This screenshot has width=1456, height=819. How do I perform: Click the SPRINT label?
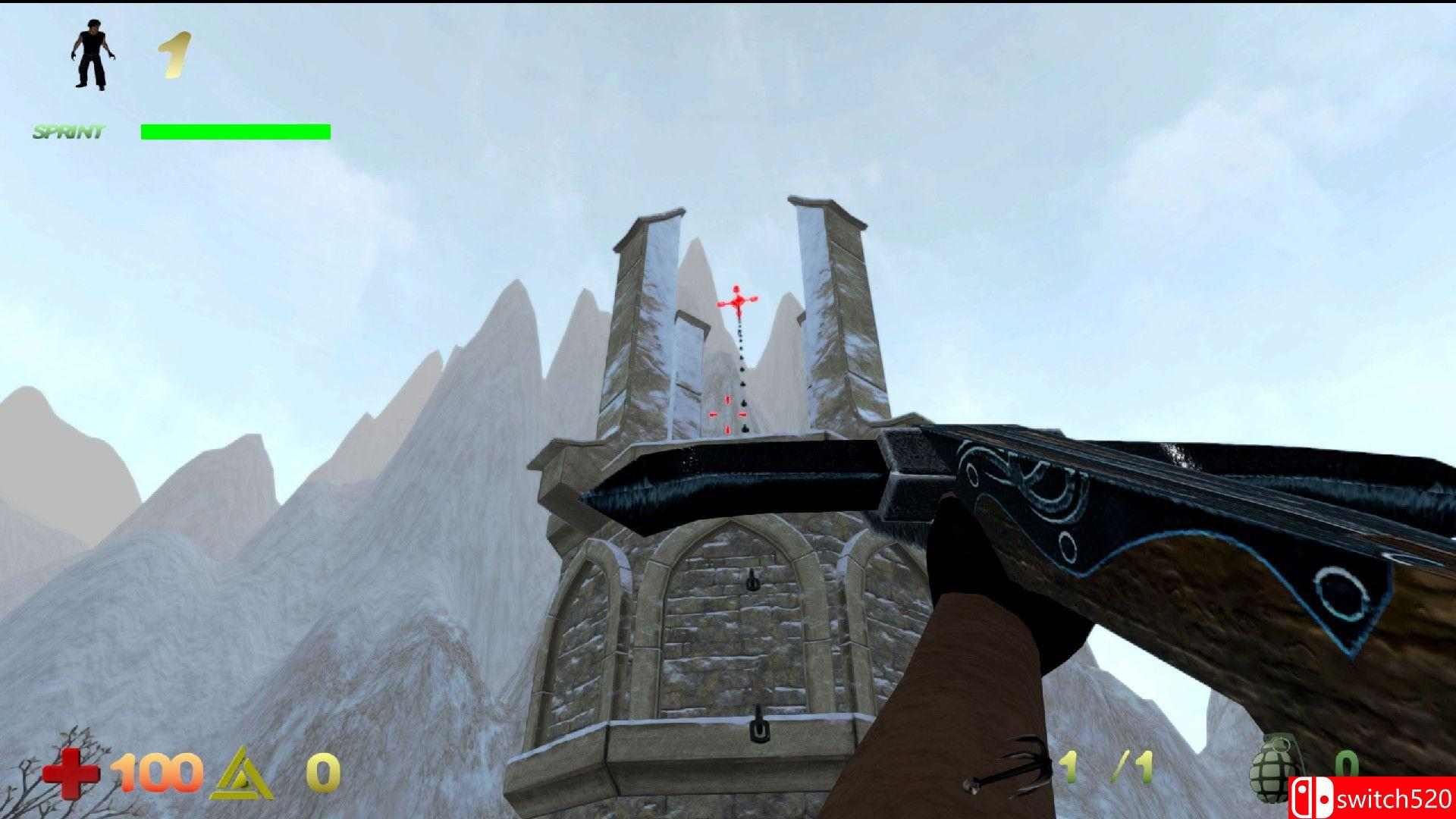point(67,130)
